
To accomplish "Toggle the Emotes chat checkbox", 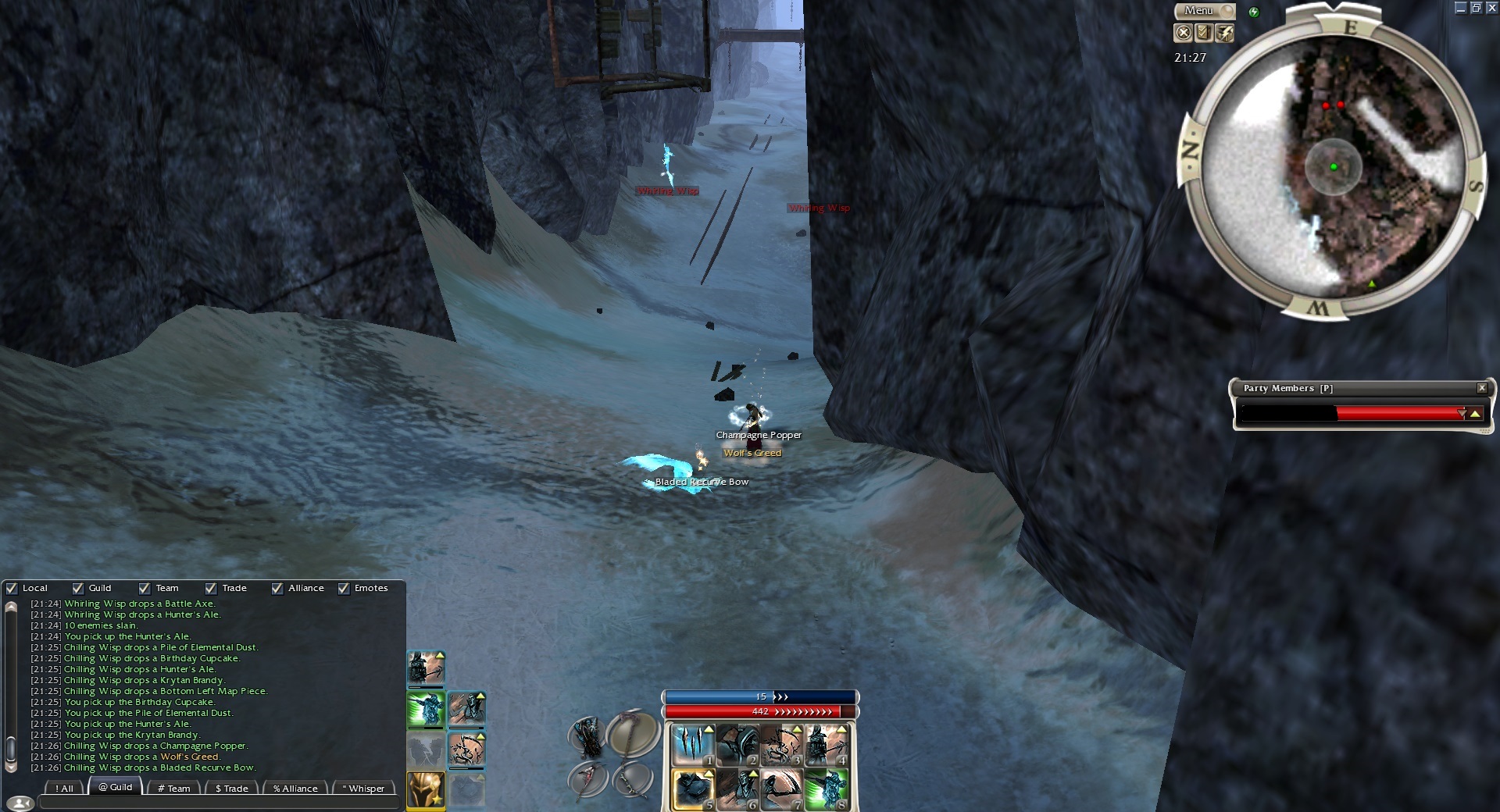I will 344,589.
